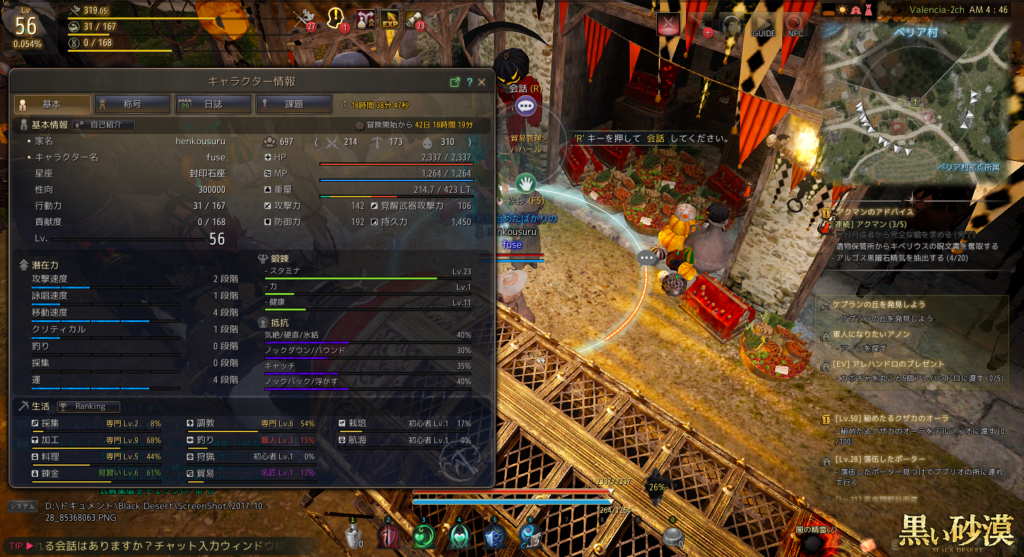This screenshot has height=557, width=1024.
Task: Open the yellow exclamation notification icon
Action: click(337, 18)
